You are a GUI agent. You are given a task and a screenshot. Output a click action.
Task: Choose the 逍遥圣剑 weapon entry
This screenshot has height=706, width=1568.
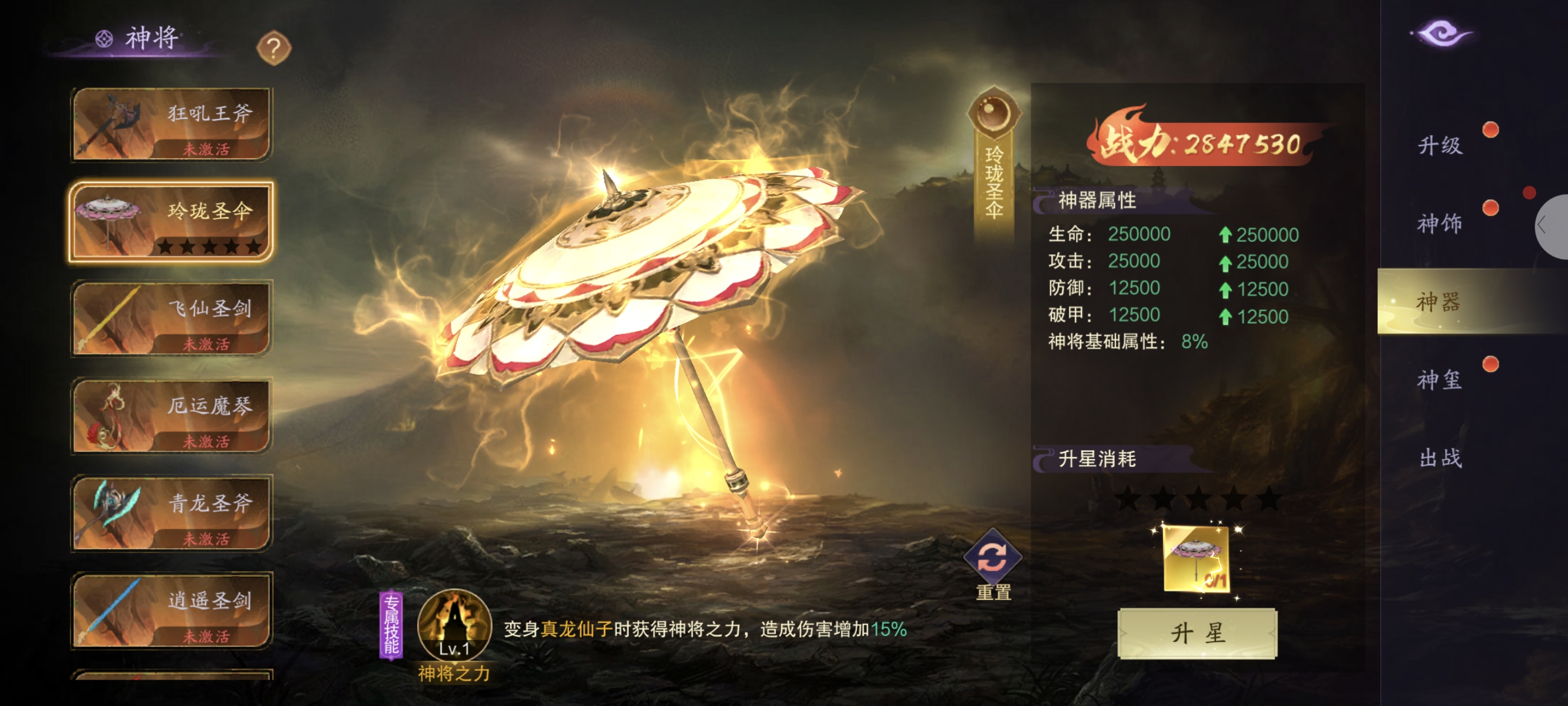point(172,610)
